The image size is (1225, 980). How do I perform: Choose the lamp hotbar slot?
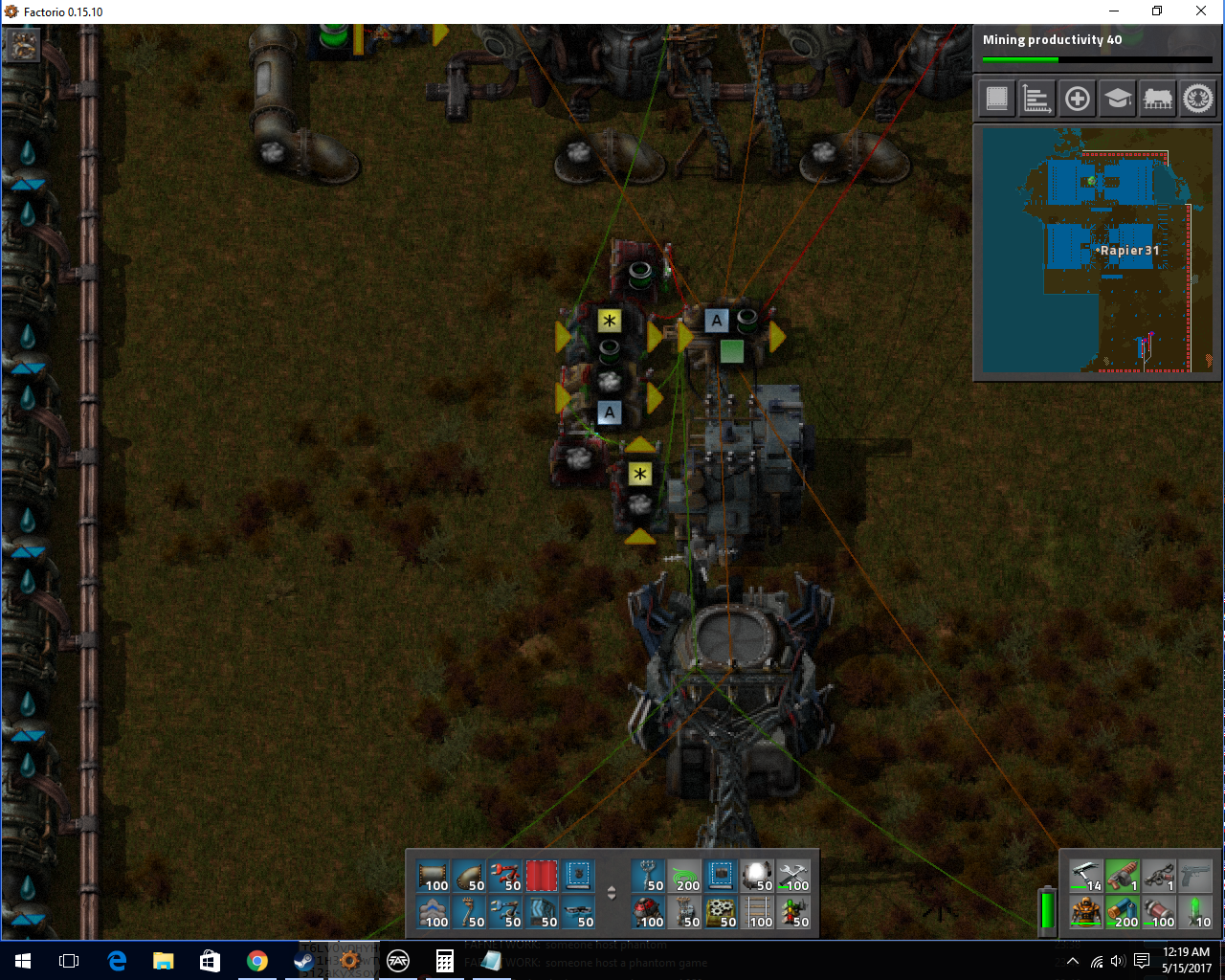759,876
